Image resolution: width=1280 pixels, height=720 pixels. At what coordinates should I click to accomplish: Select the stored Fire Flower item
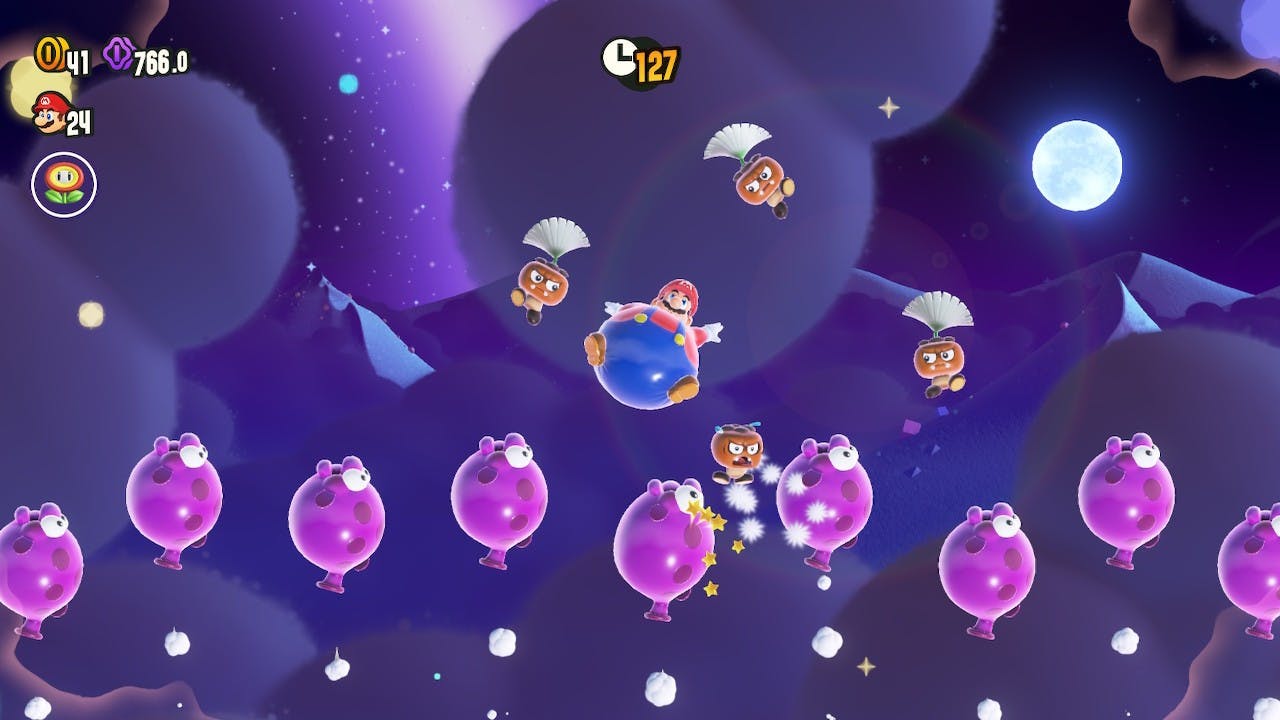click(64, 184)
